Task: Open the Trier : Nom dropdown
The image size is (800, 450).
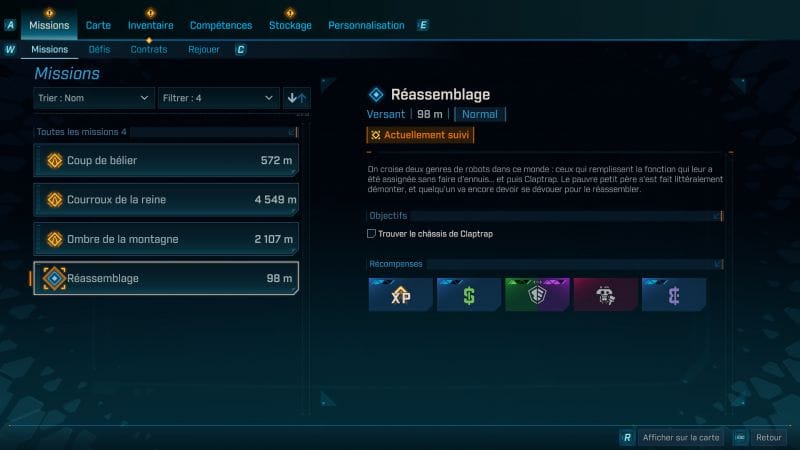Action: point(93,97)
